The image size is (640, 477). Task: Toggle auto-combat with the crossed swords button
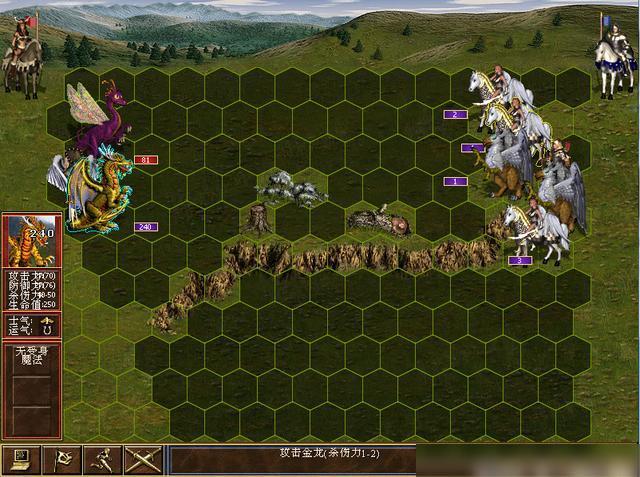(143, 460)
